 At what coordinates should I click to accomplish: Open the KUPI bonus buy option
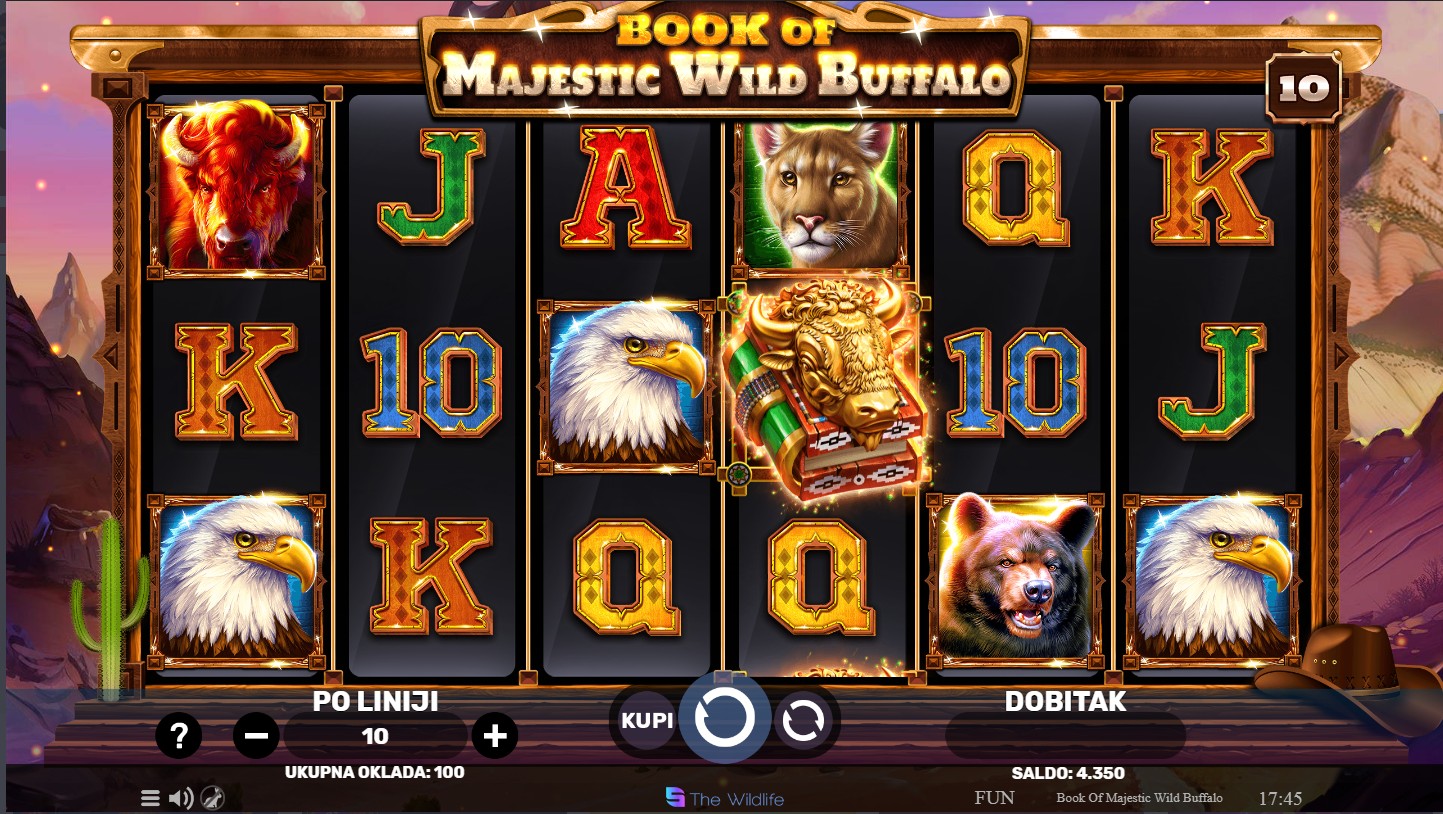[647, 720]
